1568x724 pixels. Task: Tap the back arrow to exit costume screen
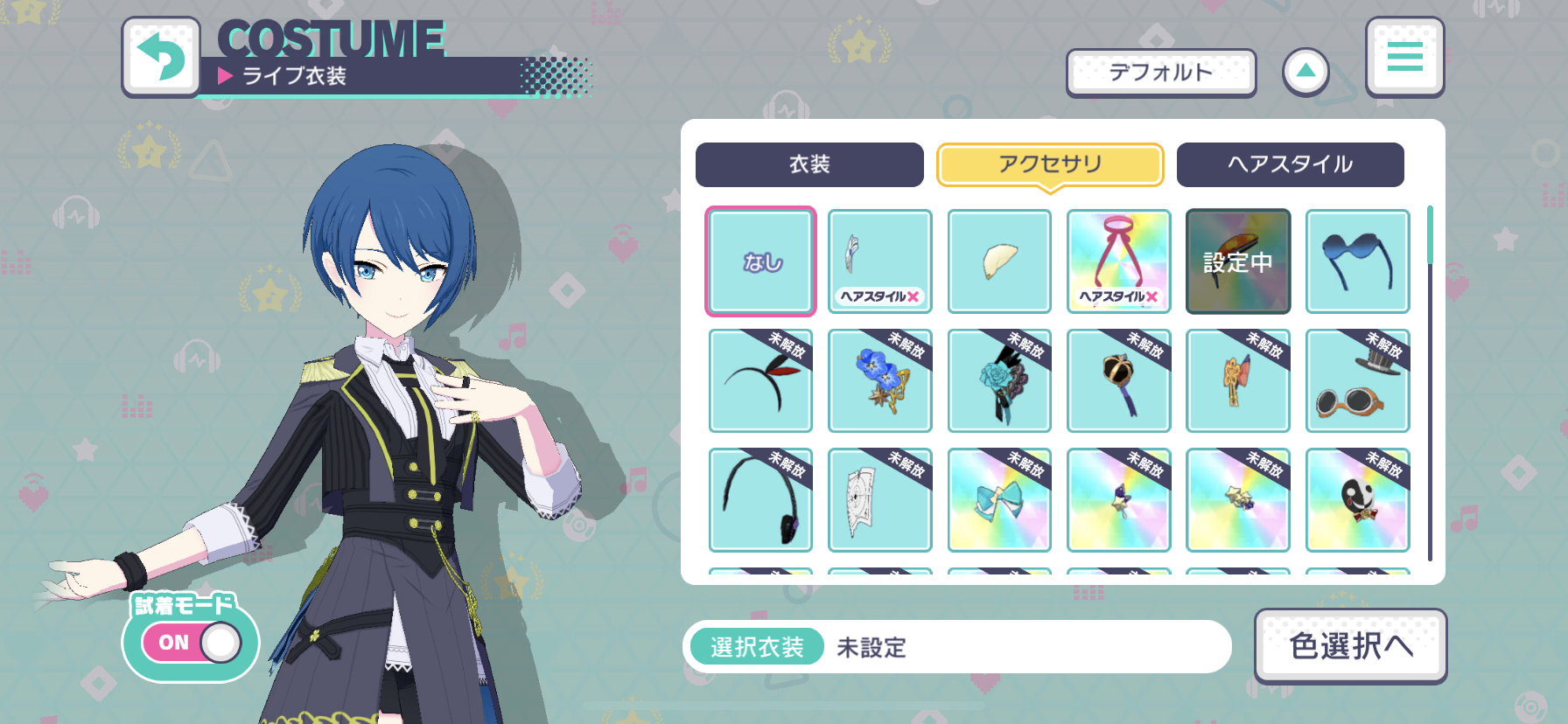(162, 57)
